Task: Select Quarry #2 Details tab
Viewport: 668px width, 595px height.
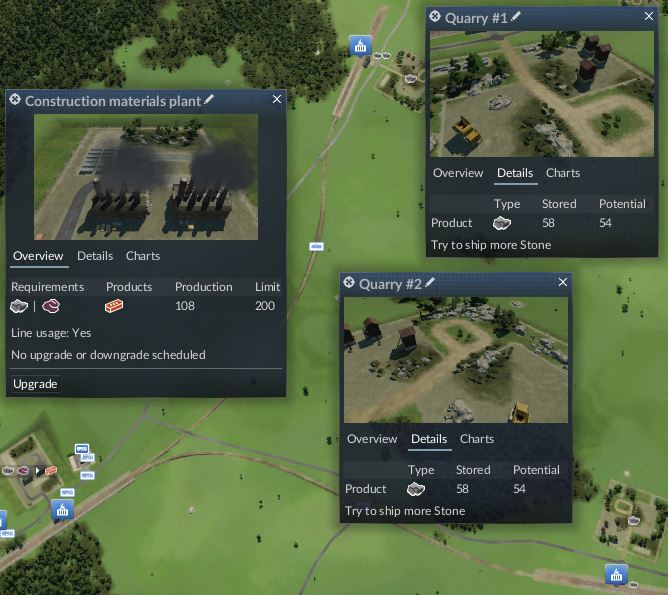Action: coord(429,439)
